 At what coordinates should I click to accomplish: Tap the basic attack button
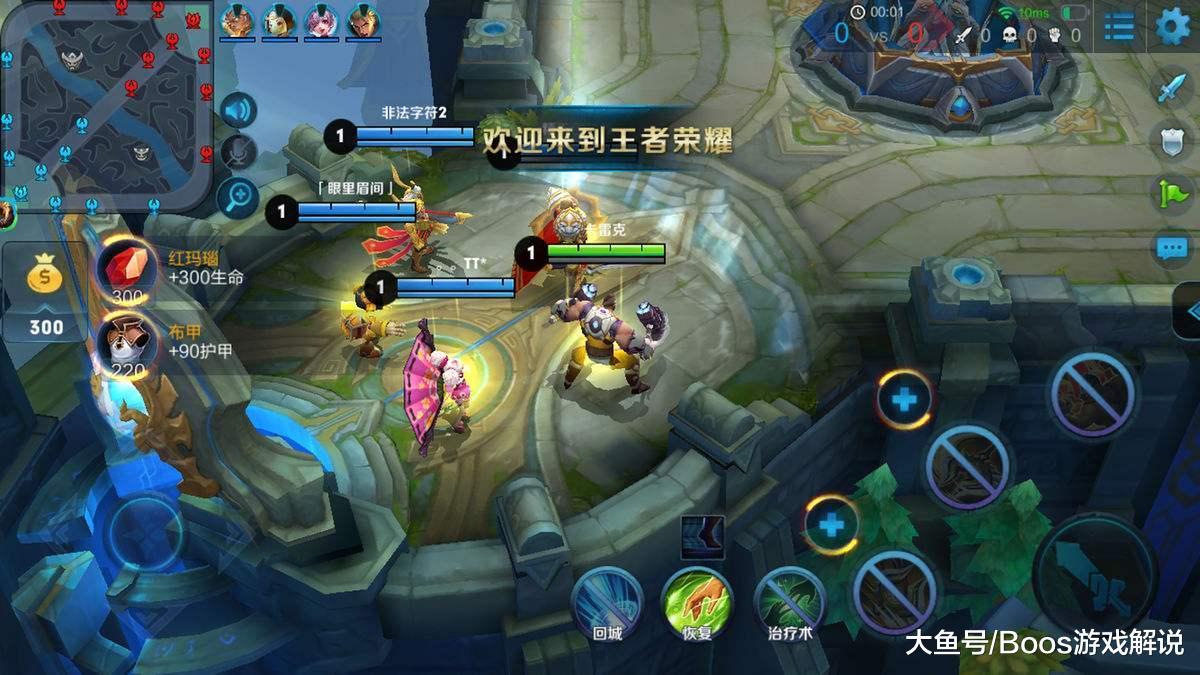1095,575
